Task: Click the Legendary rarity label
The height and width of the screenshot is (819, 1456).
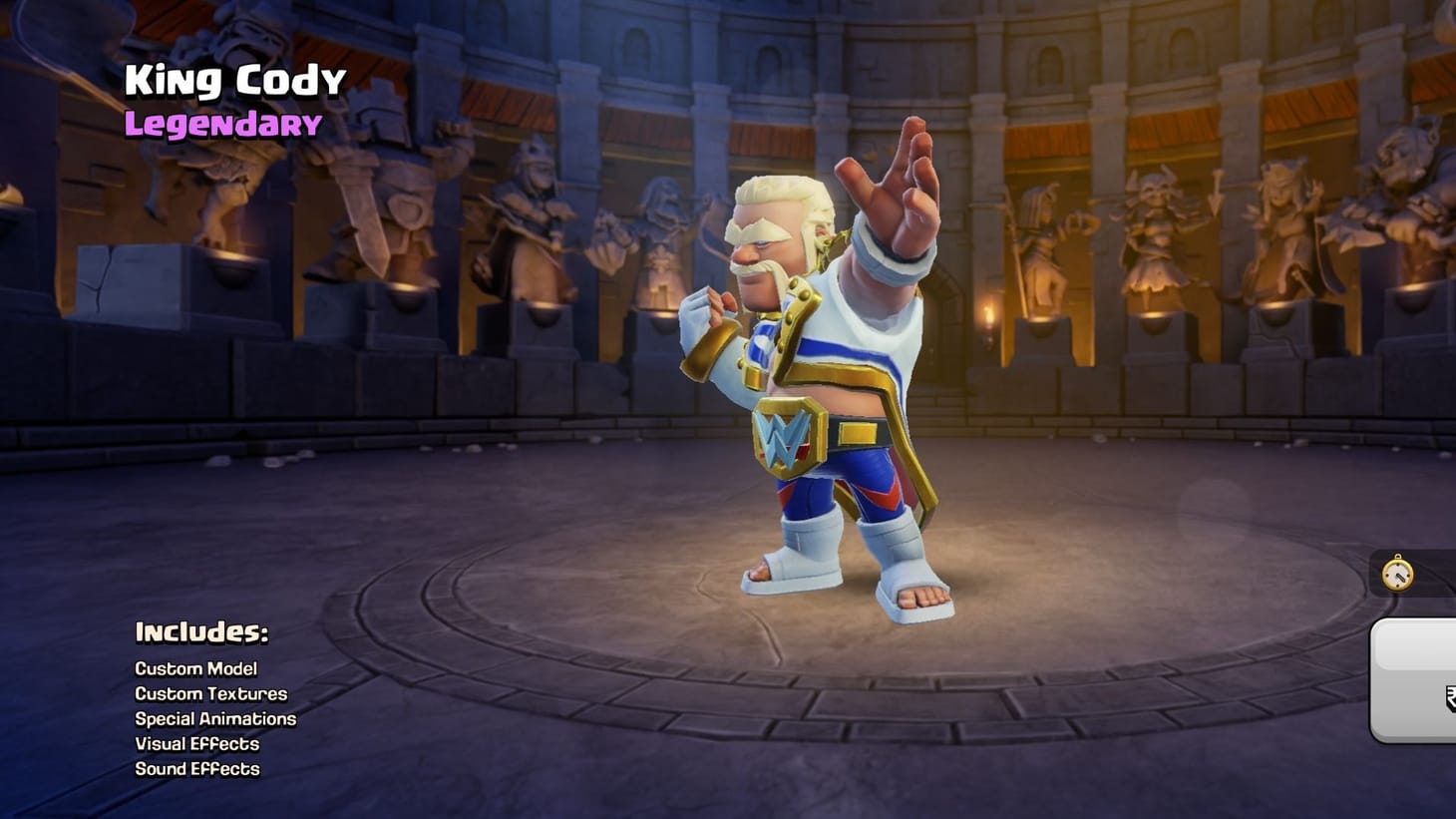Action: [x=221, y=124]
